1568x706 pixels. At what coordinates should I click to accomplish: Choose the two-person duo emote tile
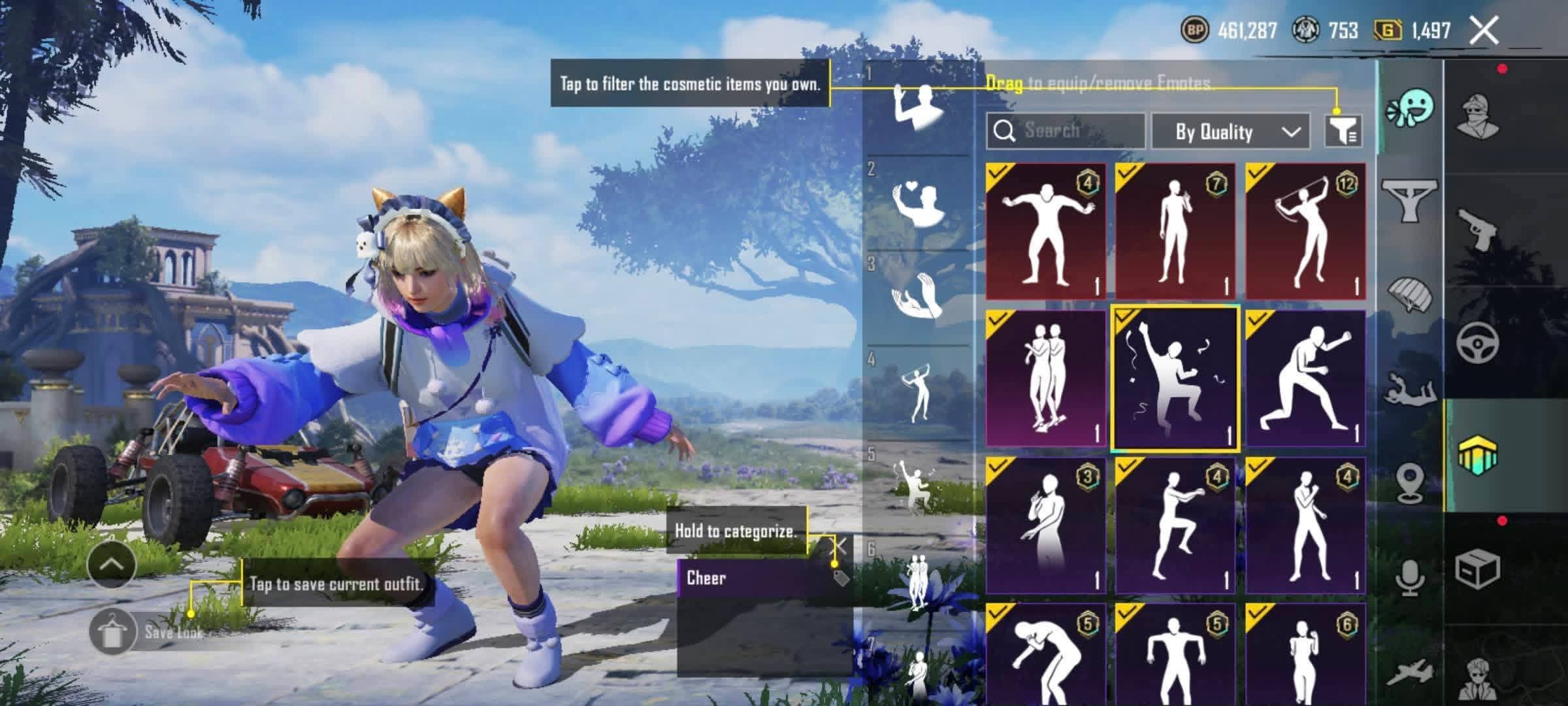pyautogui.click(x=1045, y=378)
